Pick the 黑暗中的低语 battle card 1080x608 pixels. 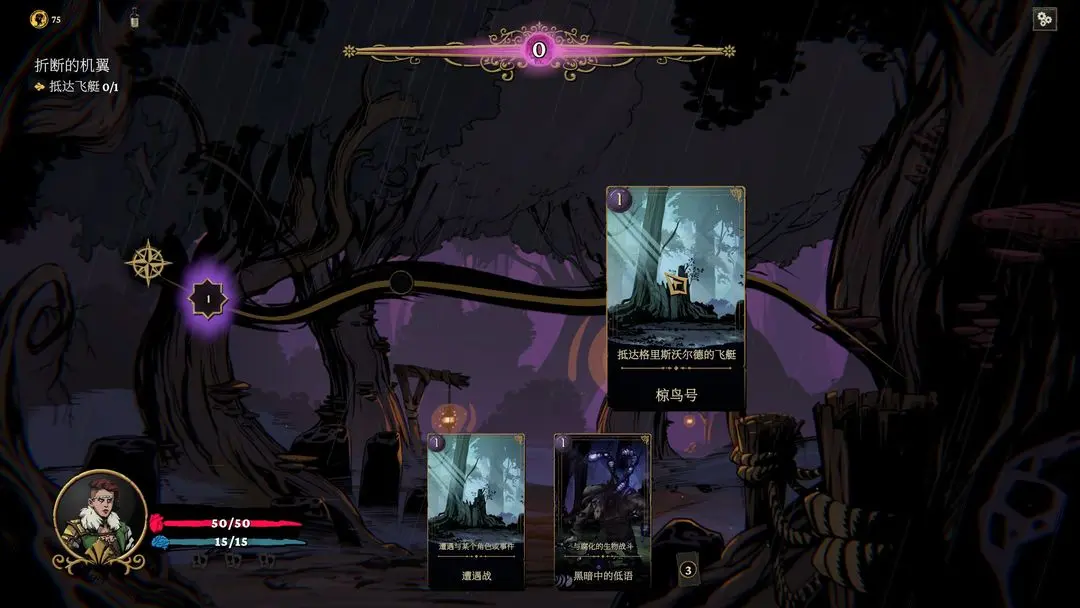602,509
